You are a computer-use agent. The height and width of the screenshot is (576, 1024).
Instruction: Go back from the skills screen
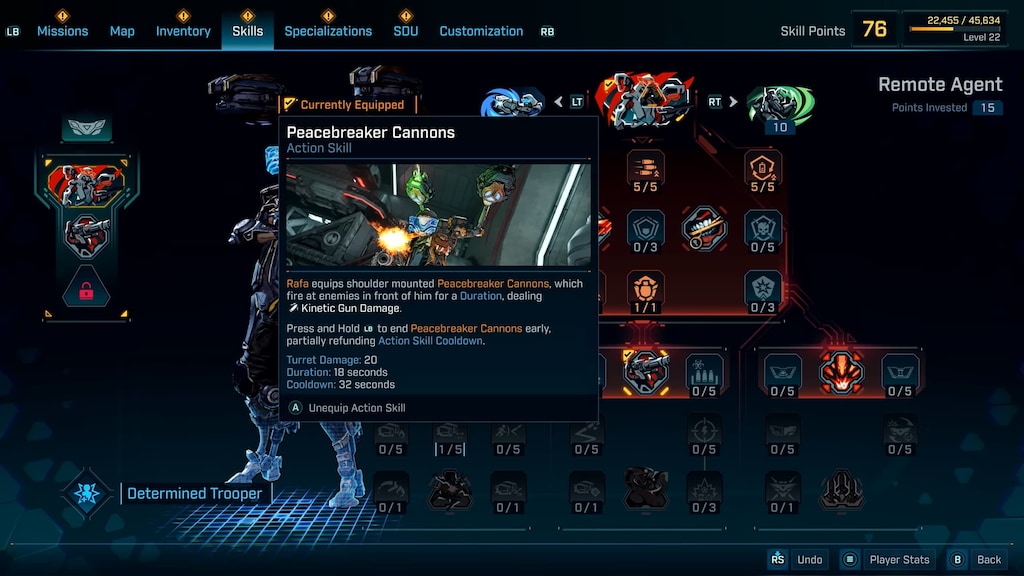977,559
